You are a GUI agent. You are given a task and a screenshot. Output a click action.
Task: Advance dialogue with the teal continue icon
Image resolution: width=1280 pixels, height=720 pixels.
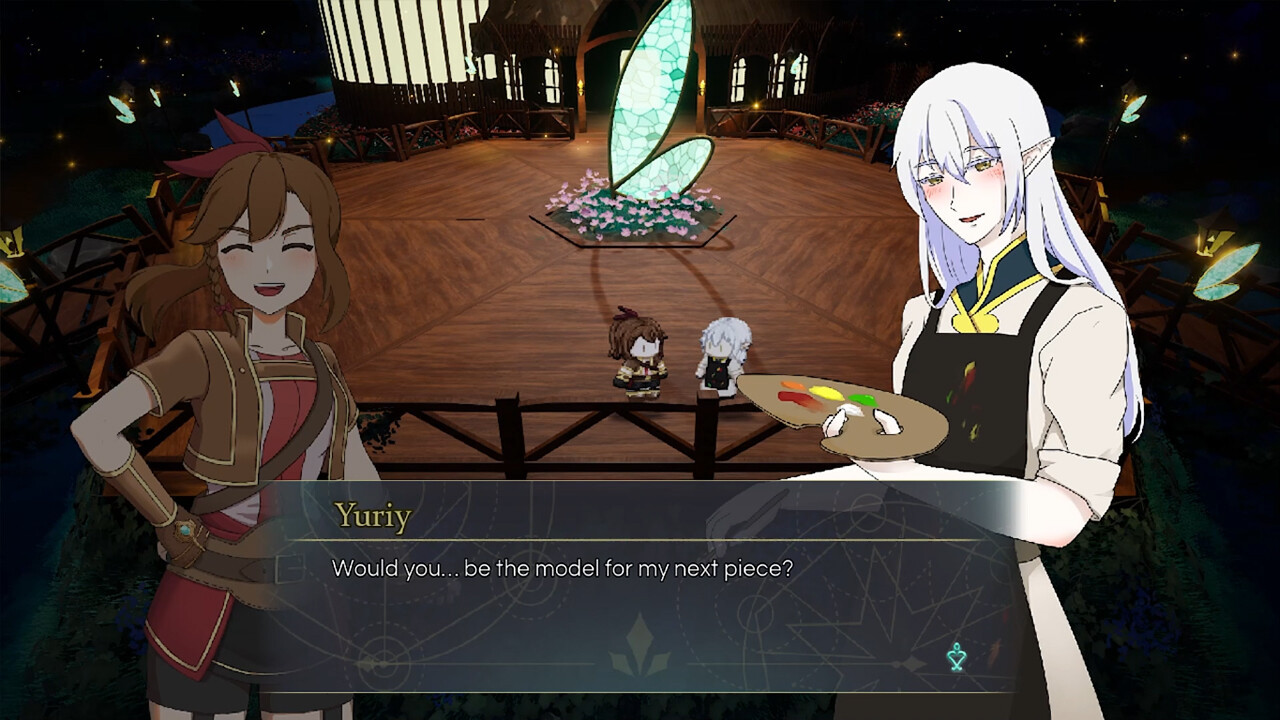click(957, 657)
